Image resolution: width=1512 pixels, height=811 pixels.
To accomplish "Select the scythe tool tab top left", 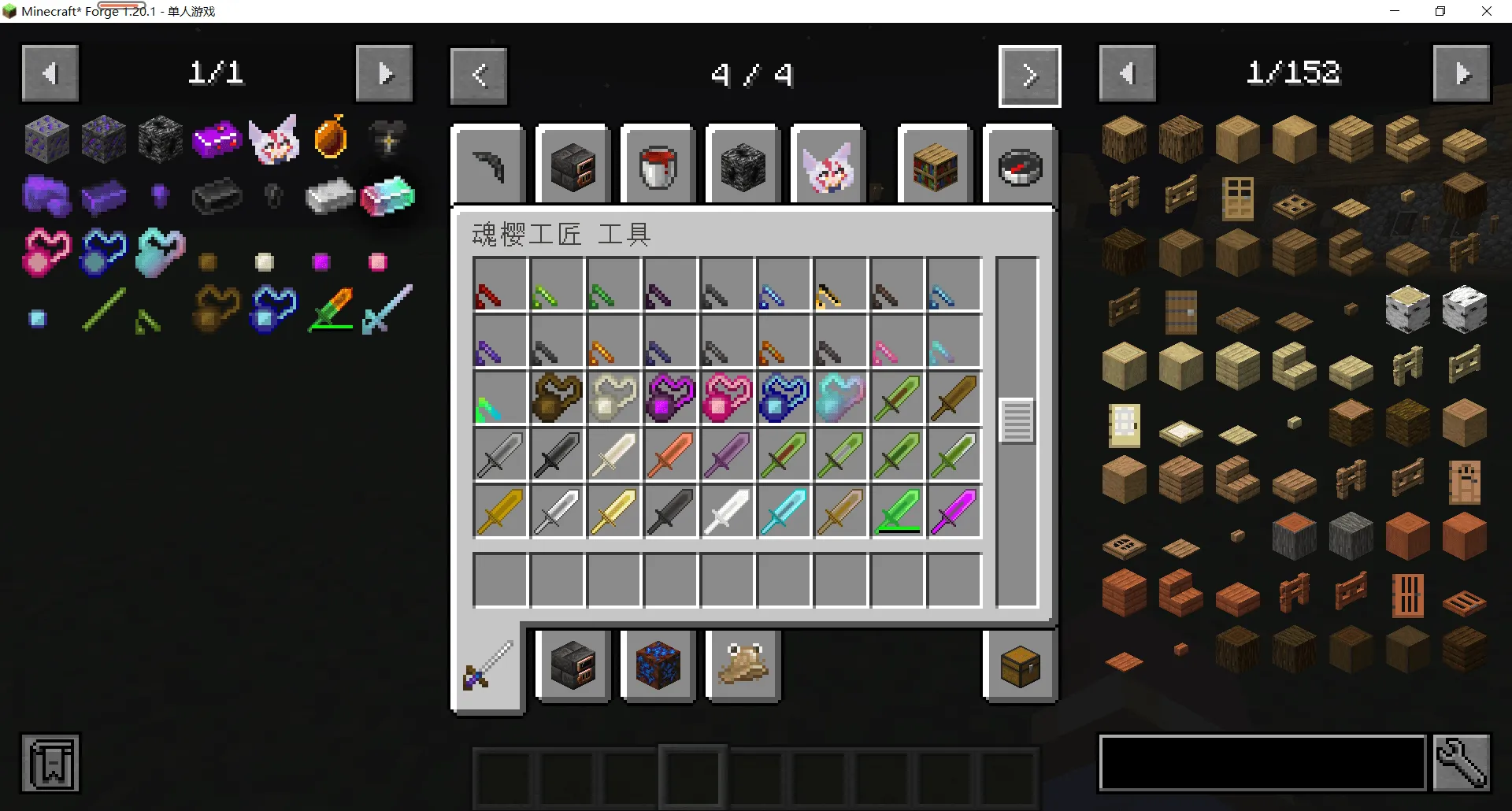I will (487, 165).
